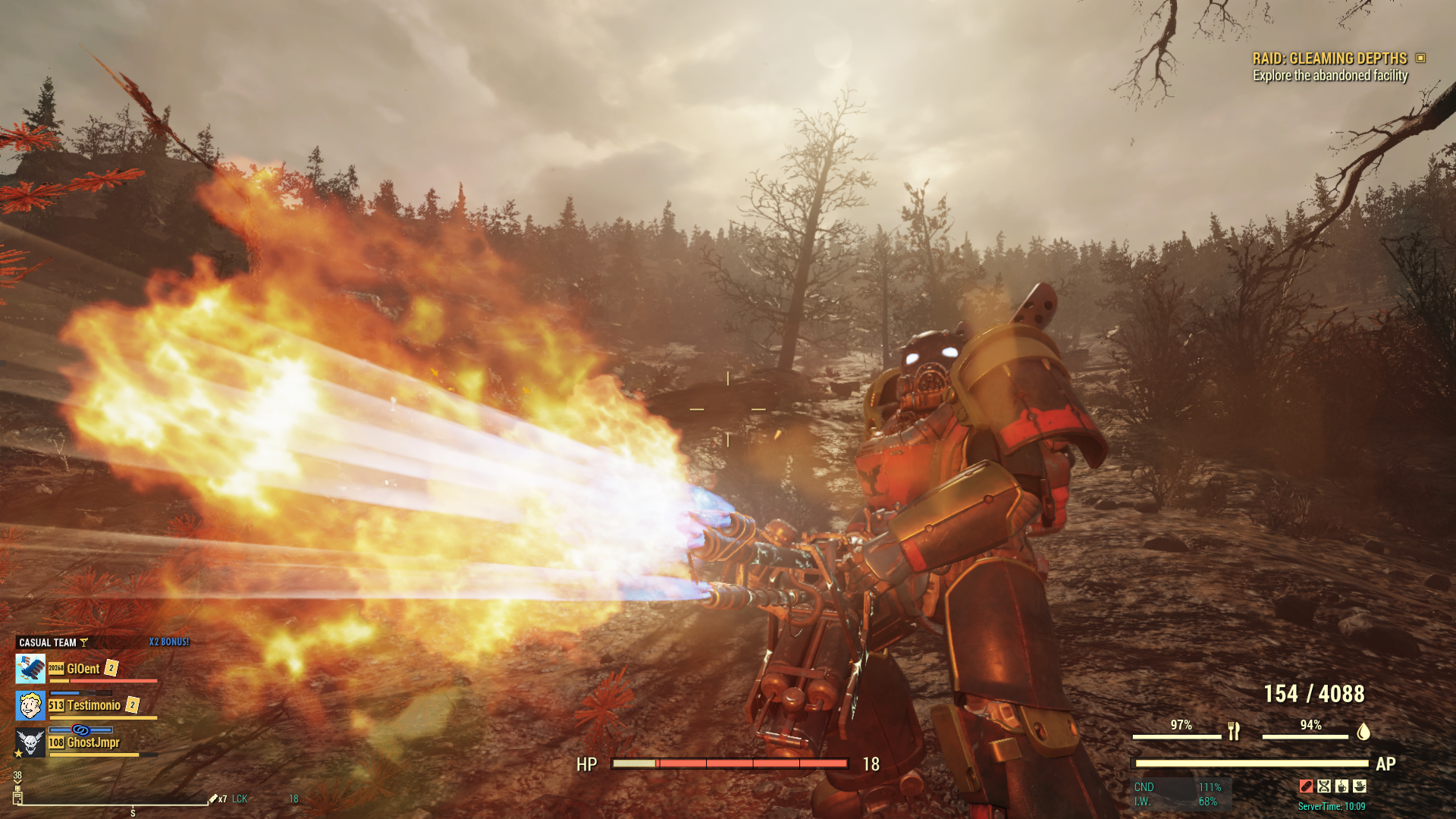1456x819 pixels.
Task: Click GhostJmpr's winged skull portrait
Action: [30, 742]
